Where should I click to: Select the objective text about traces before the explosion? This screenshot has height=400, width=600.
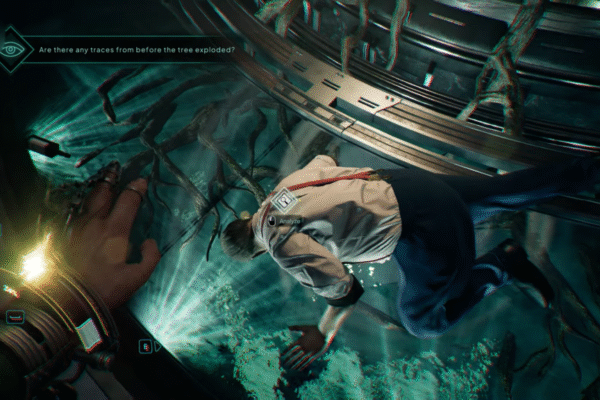(135, 49)
